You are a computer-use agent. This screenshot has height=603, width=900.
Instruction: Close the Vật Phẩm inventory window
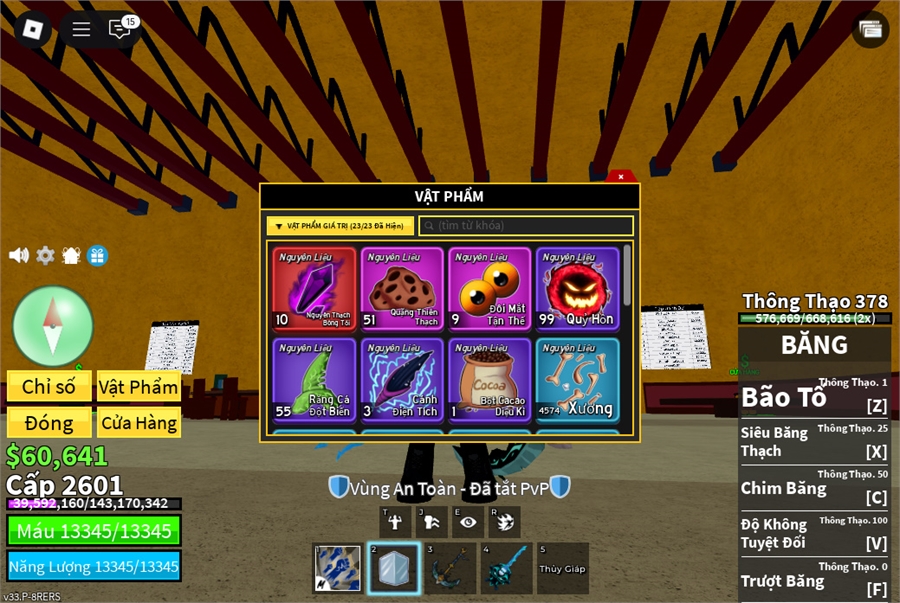point(621,177)
